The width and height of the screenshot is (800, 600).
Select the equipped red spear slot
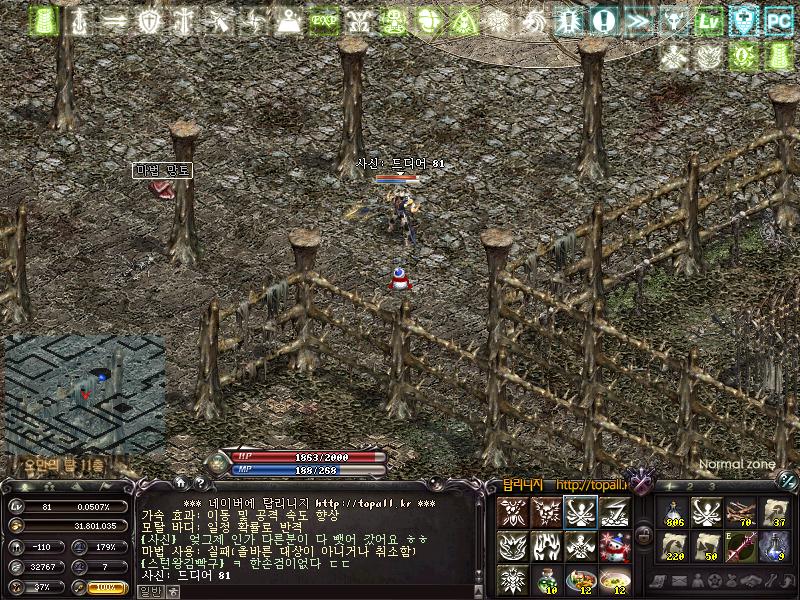click(x=741, y=547)
